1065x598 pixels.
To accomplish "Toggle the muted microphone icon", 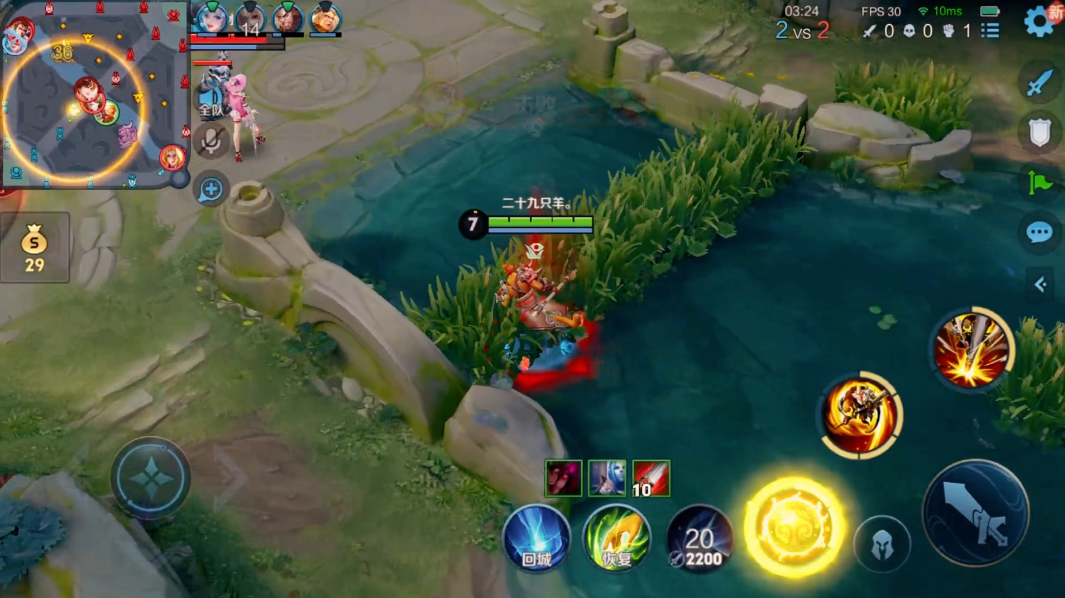I will [x=211, y=141].
